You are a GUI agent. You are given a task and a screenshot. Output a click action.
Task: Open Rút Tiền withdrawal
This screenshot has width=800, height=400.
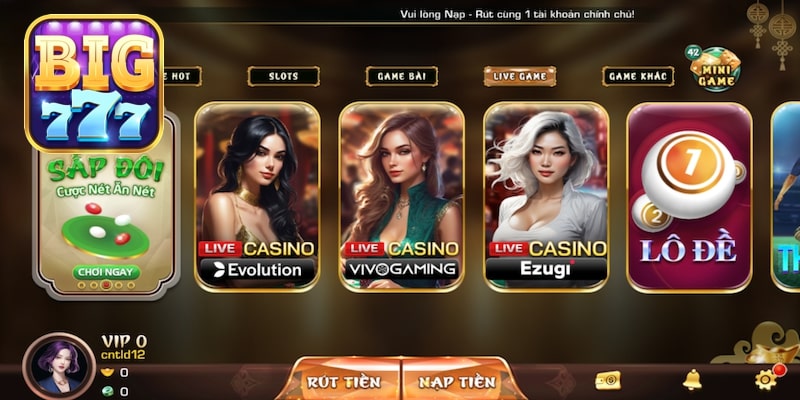pyautogui.click(x=344, y=381)
